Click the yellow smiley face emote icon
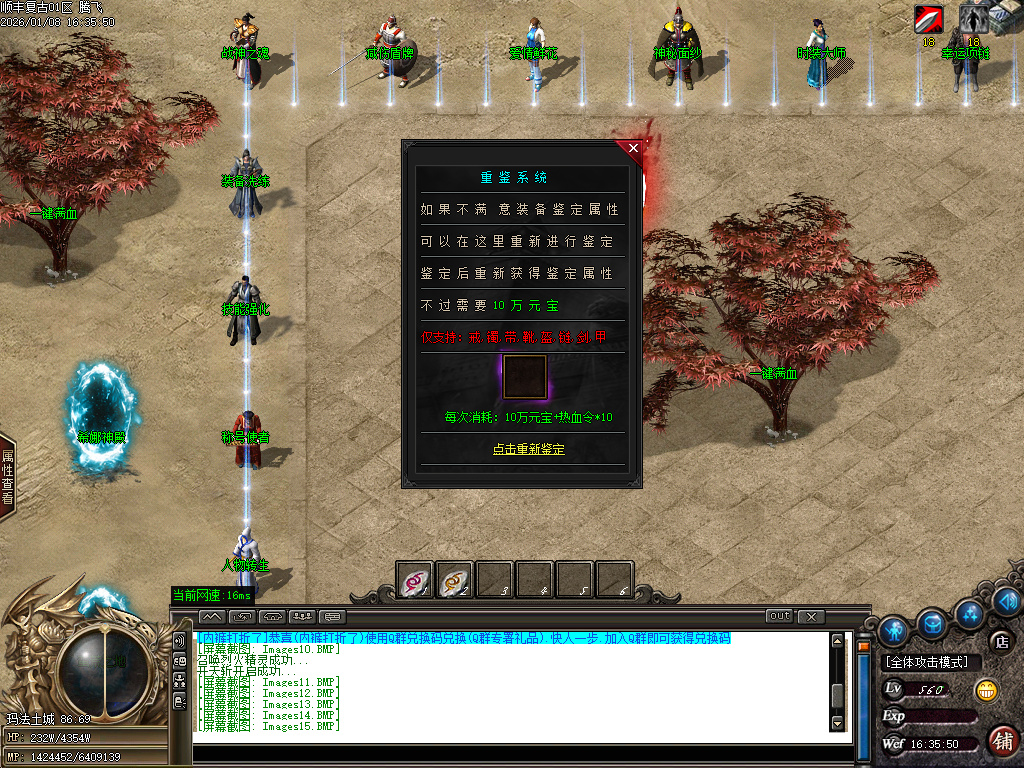This screenshot has width=1024, height=768. coord(986,689)
